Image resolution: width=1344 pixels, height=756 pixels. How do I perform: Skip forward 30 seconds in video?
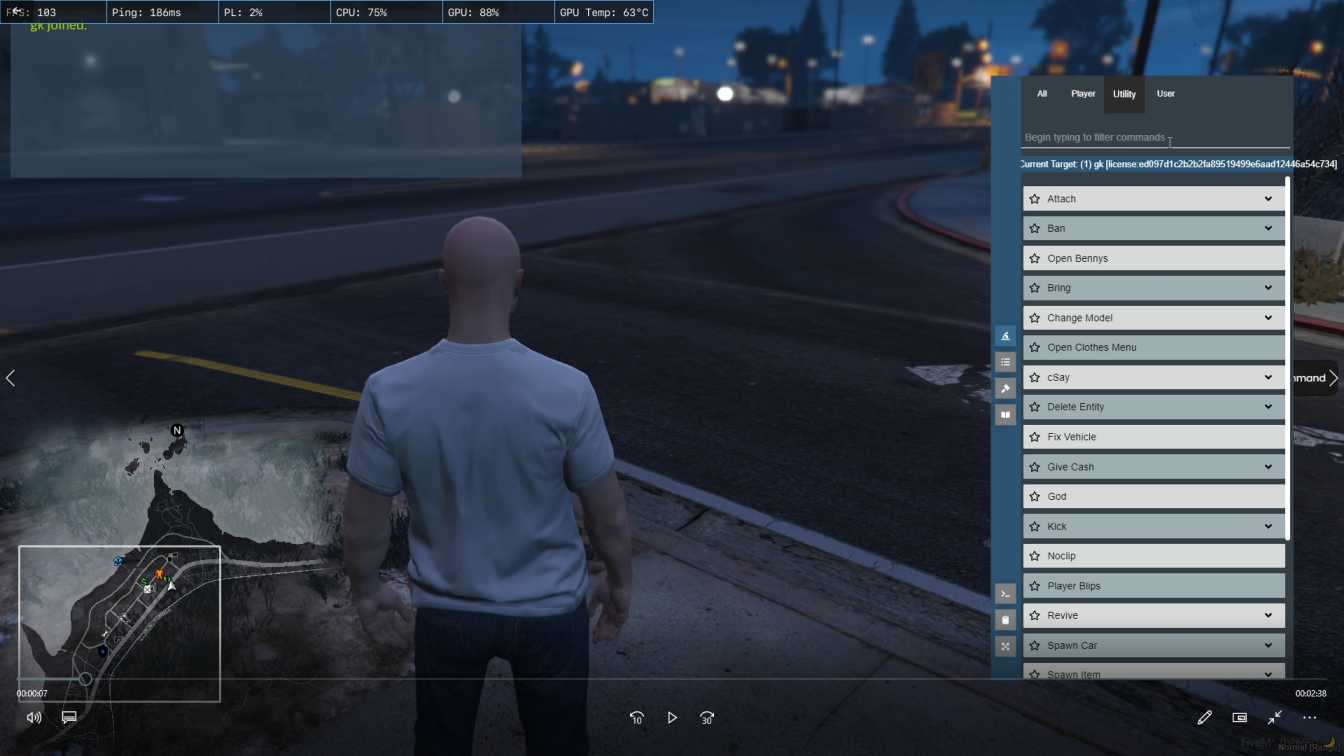pyautogui.click(x=707, y=718)
